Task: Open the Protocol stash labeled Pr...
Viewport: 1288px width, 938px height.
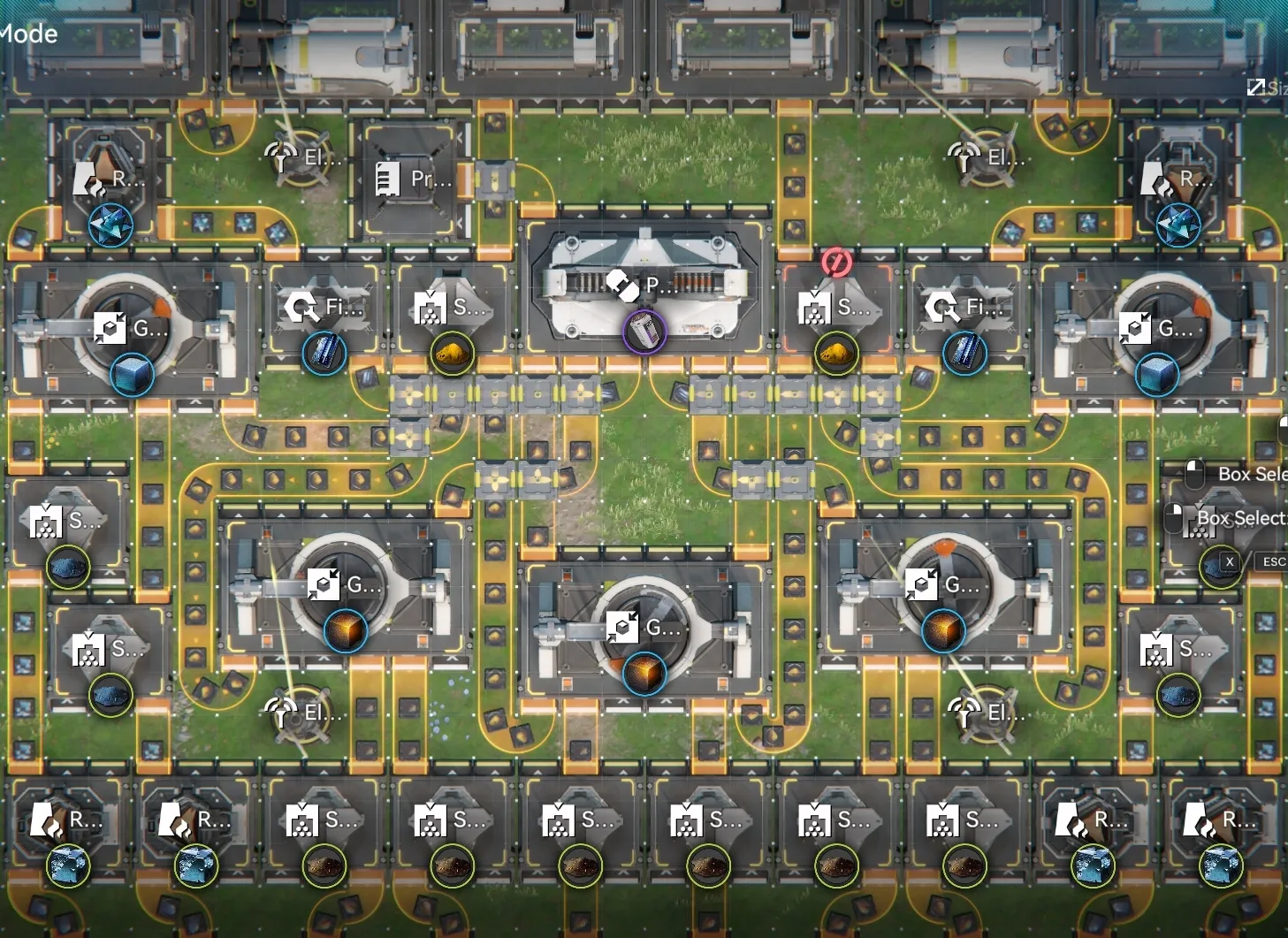Action: [411, 179]
